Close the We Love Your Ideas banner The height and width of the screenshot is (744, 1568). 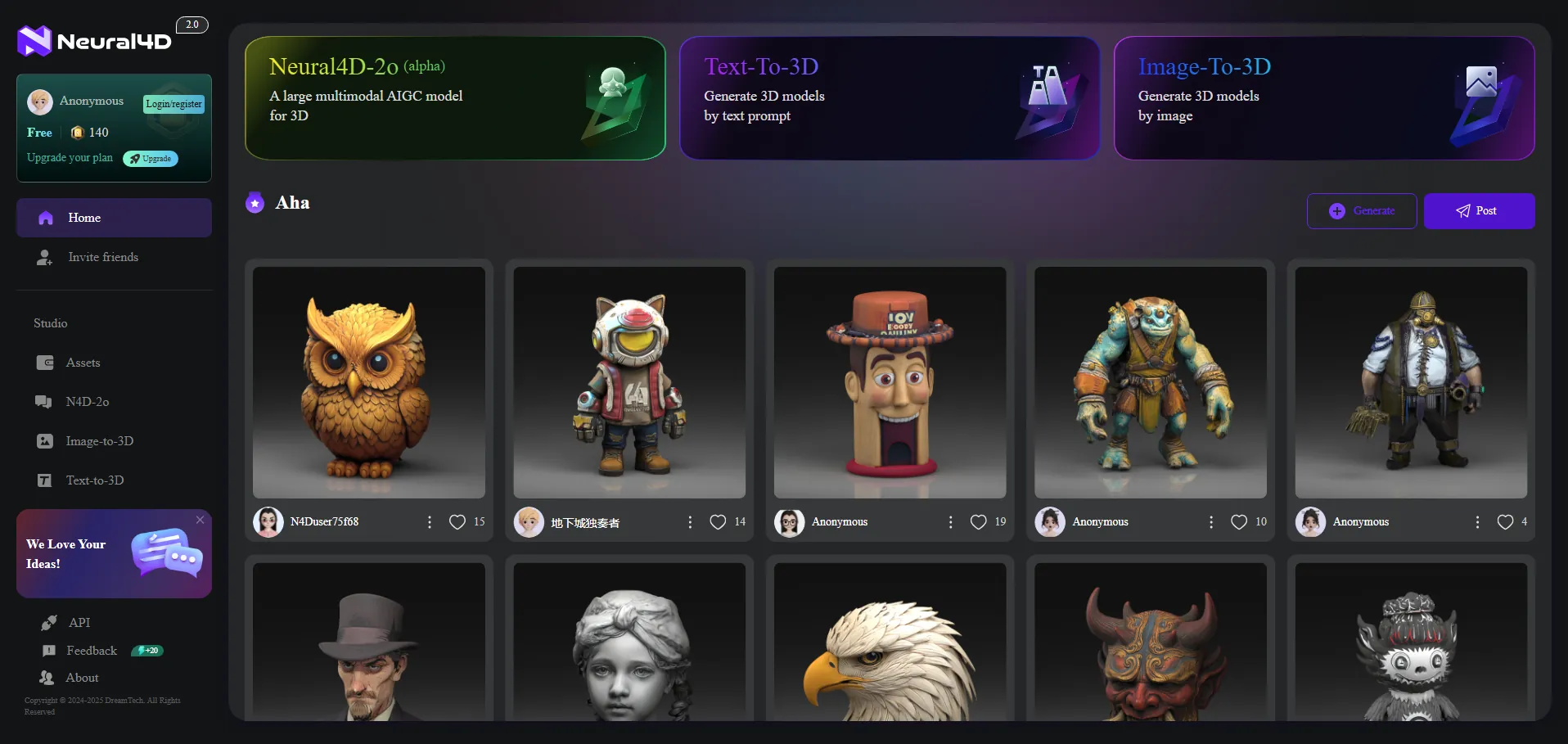click(x=201, y=520)
